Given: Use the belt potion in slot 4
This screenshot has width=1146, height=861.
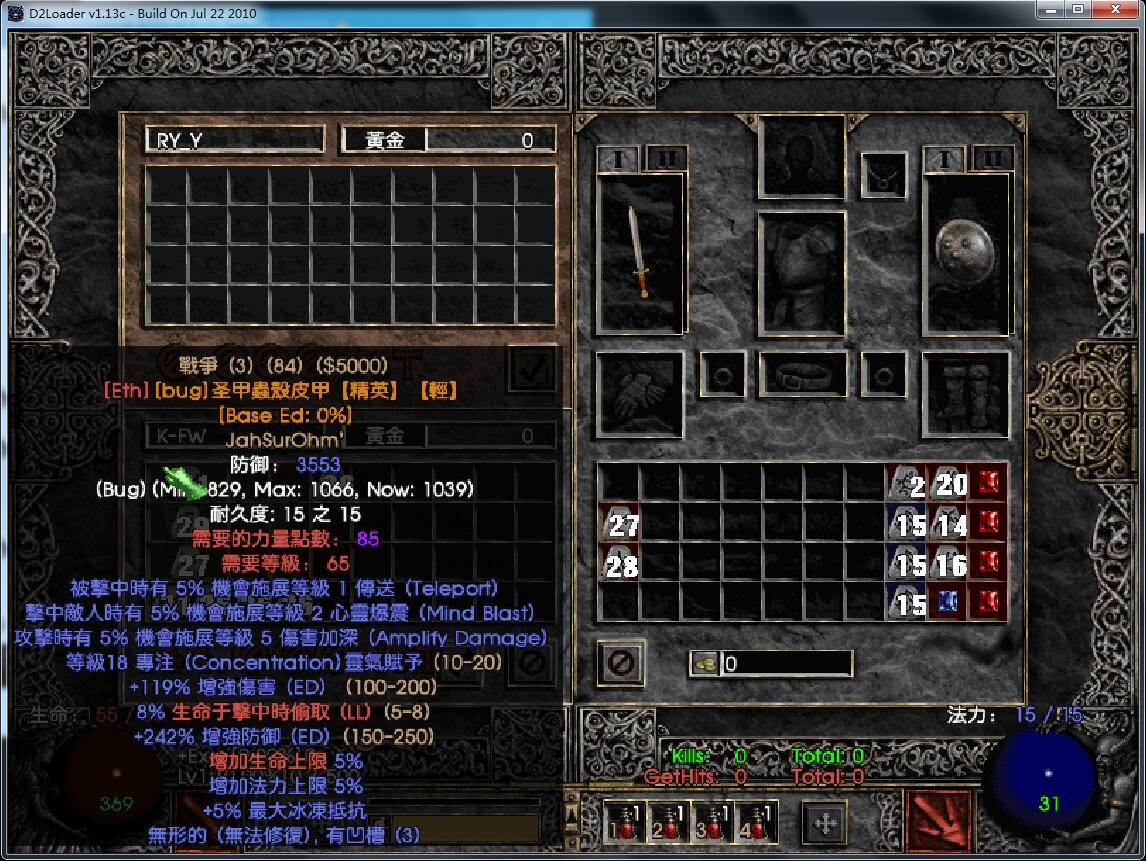Looking at the screenshot, I should [x=757, y=822].
